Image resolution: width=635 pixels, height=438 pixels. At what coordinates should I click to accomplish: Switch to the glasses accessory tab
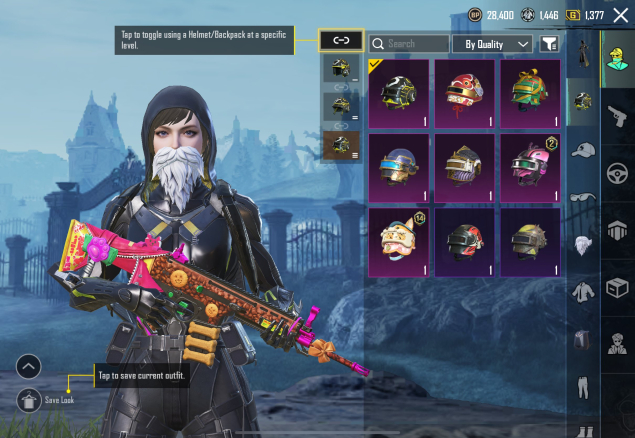coord(583,197)
